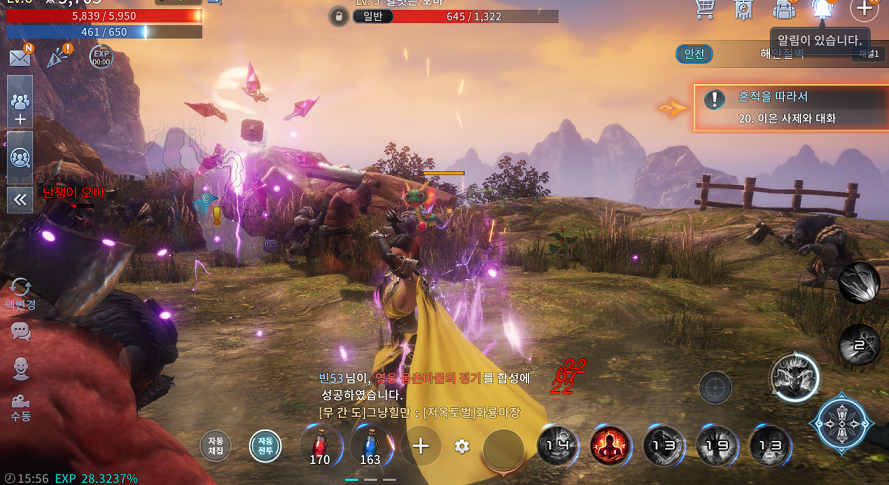Expand the plus menu button
This screenshot has height=485, width=889.
pyautogui.click(x=863, y=9)
